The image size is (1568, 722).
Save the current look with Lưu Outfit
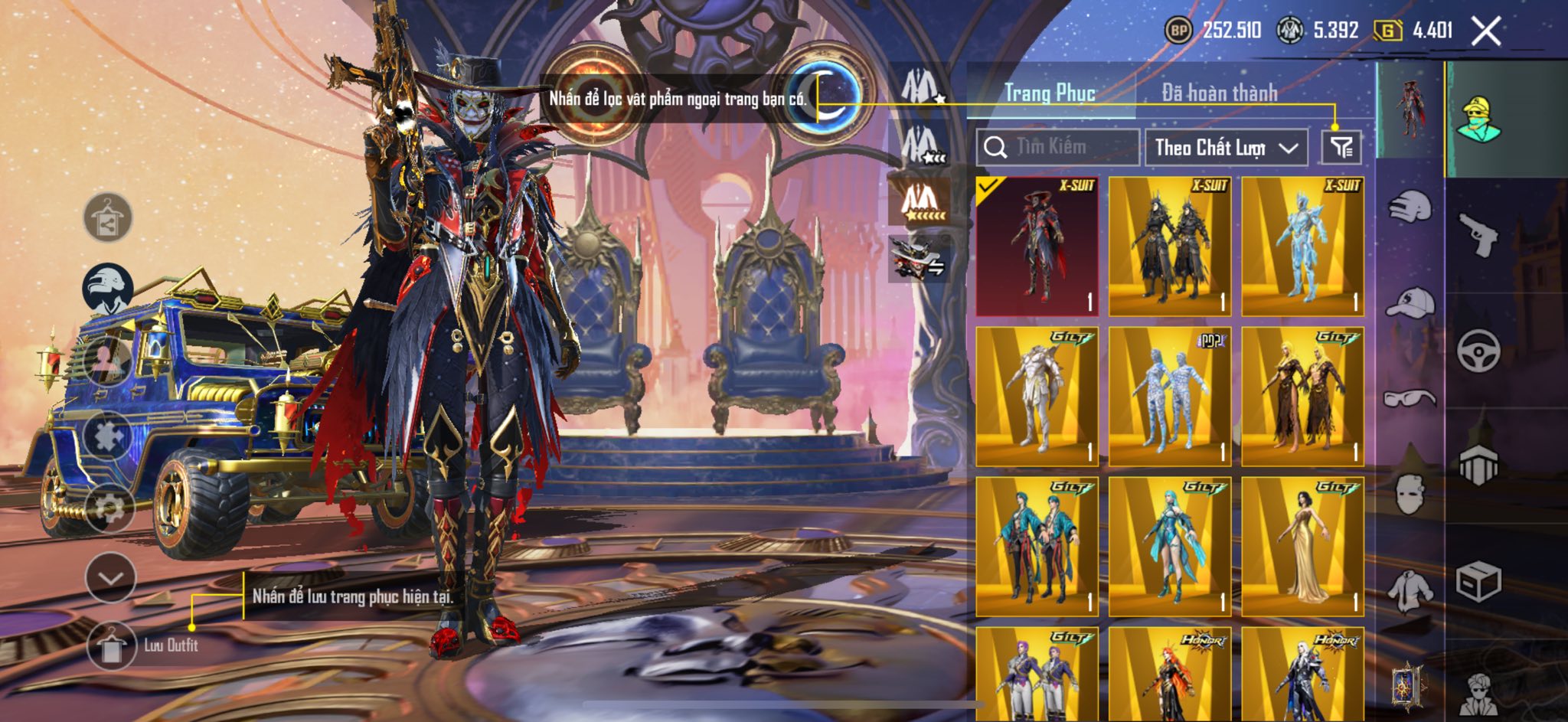112,645
